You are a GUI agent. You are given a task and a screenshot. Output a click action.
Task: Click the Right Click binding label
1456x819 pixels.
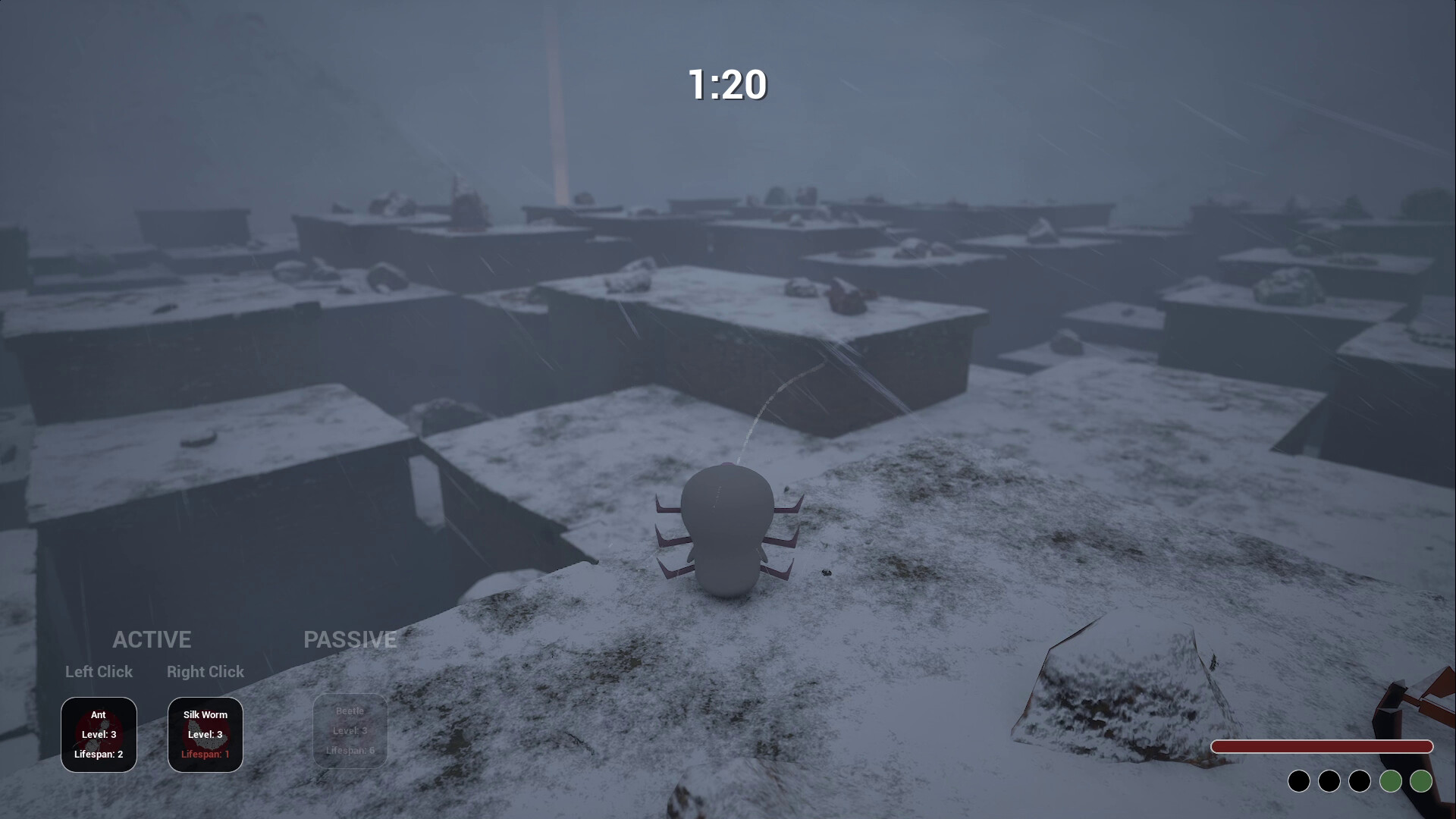[x=205, y=672]
